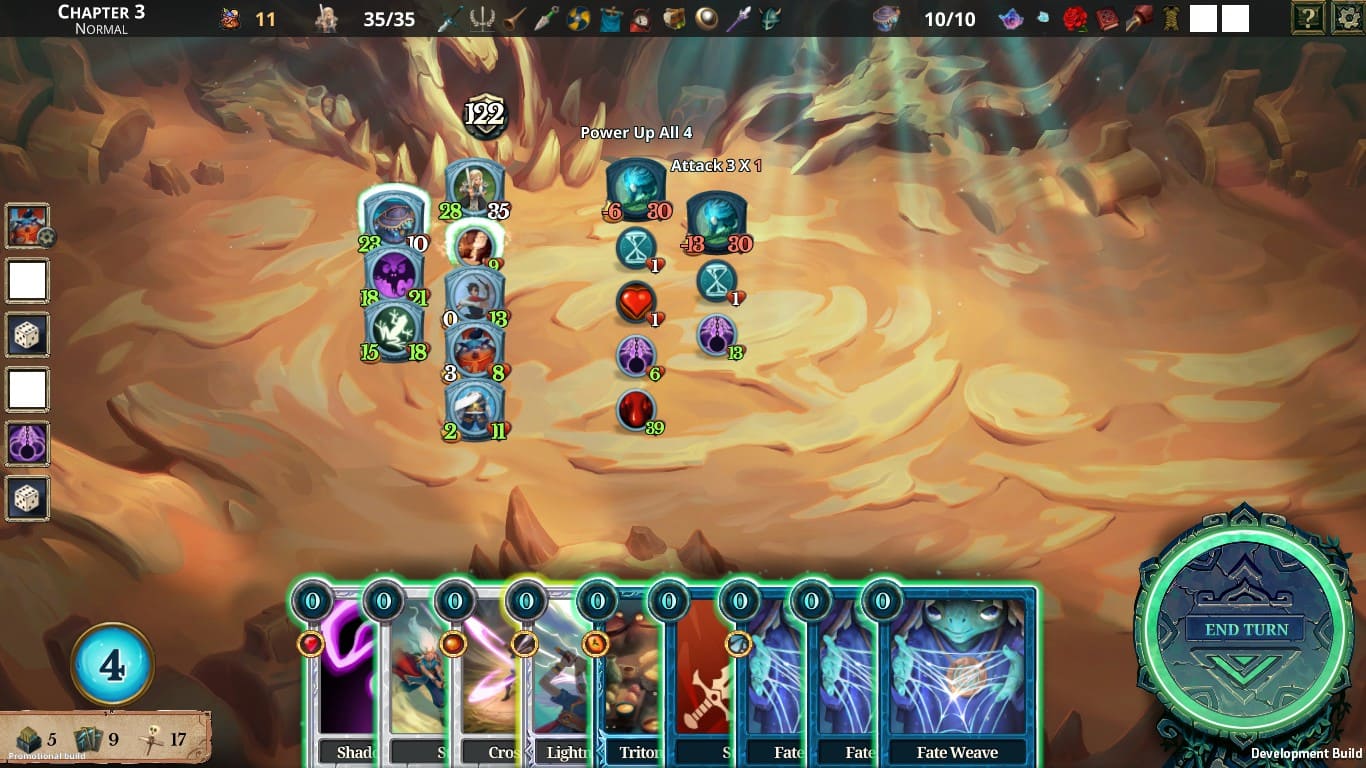The width and height of the screenshot is (1366, 768).
Task: Open the settings gear menu
Action: tap(1348, 18)
